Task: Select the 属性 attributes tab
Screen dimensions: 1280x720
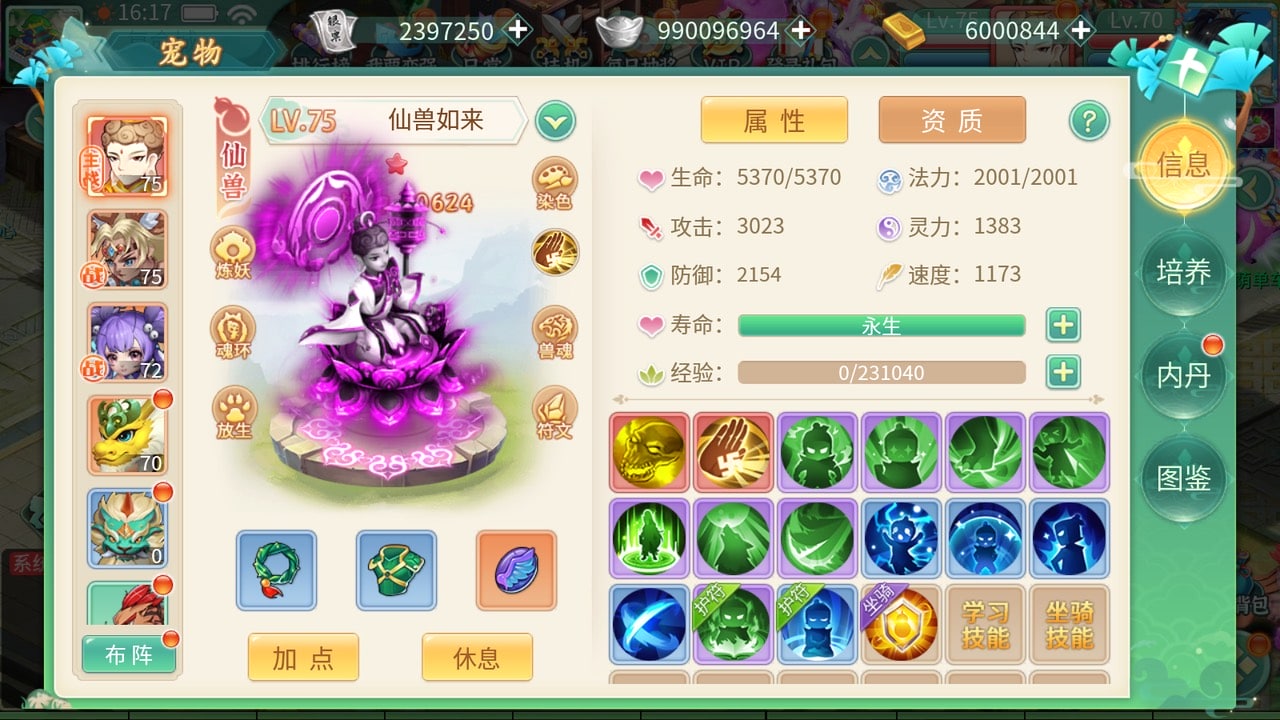Action: point(774,118)
